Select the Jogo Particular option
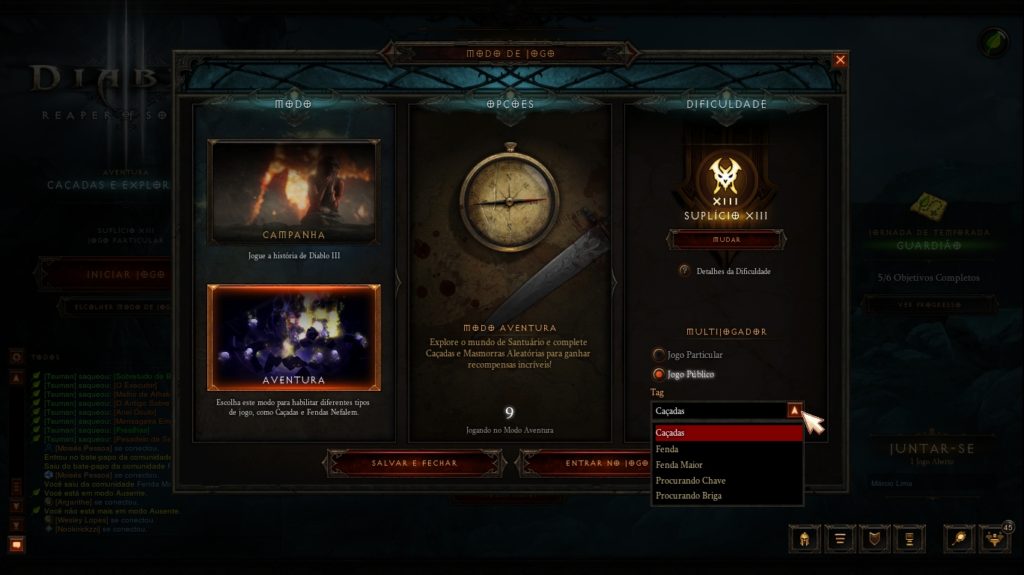The width and height of the screenshot is (1024, 575). click(658, 354)
